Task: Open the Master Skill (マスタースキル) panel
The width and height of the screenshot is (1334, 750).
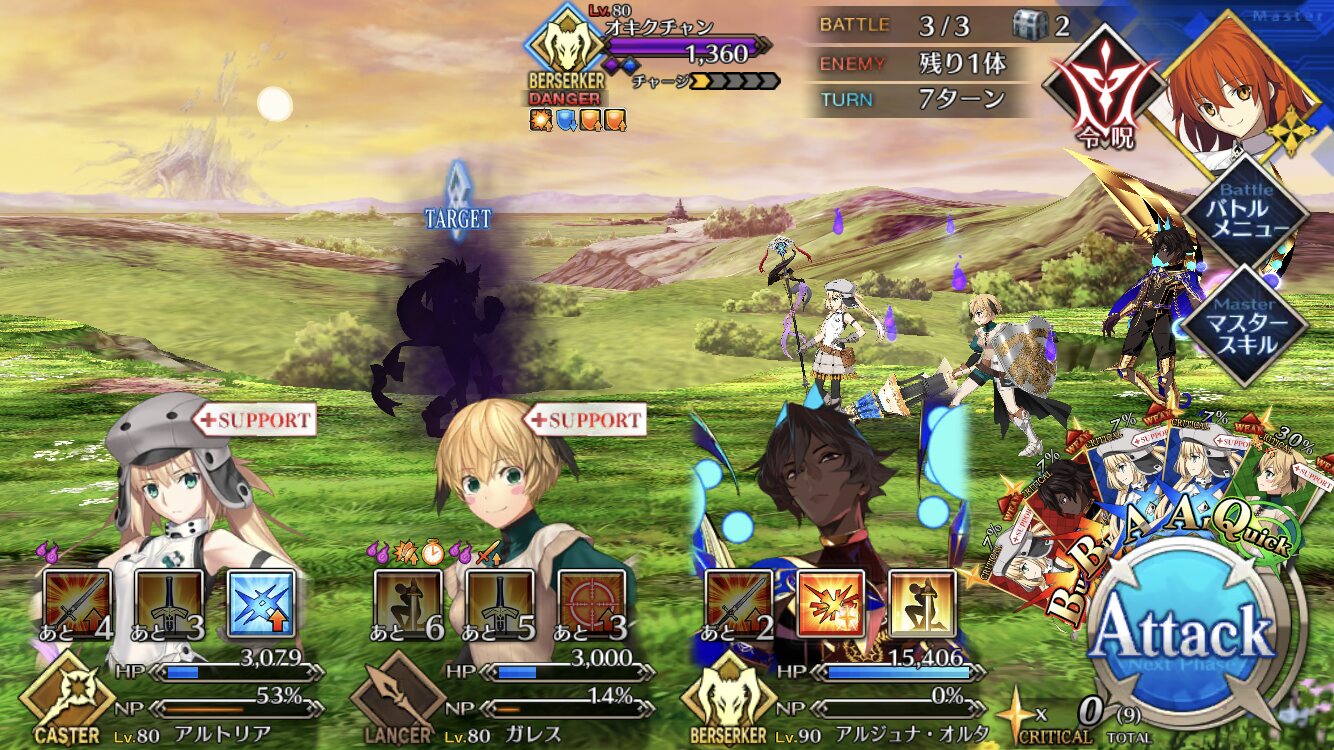Action: click(x=1245, y=326)
